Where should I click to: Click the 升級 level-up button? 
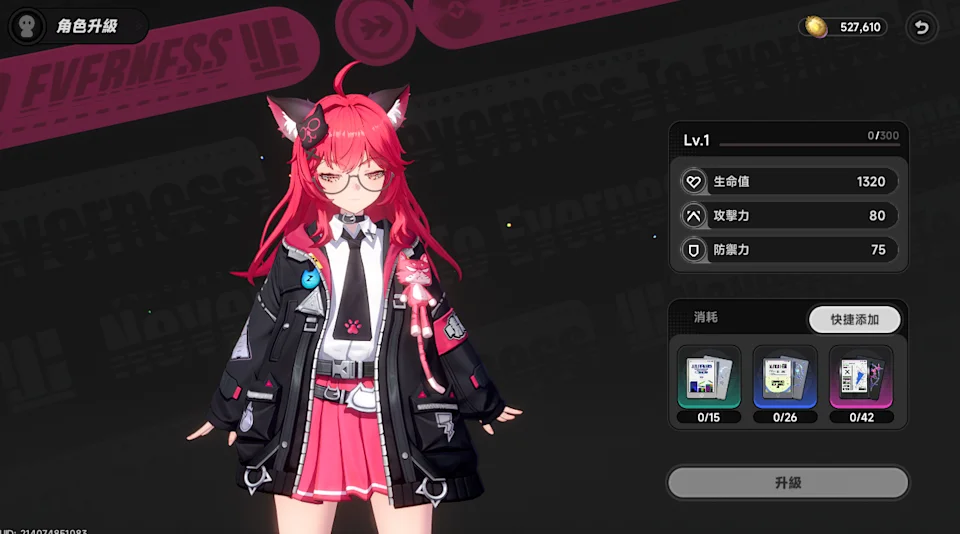788,483
